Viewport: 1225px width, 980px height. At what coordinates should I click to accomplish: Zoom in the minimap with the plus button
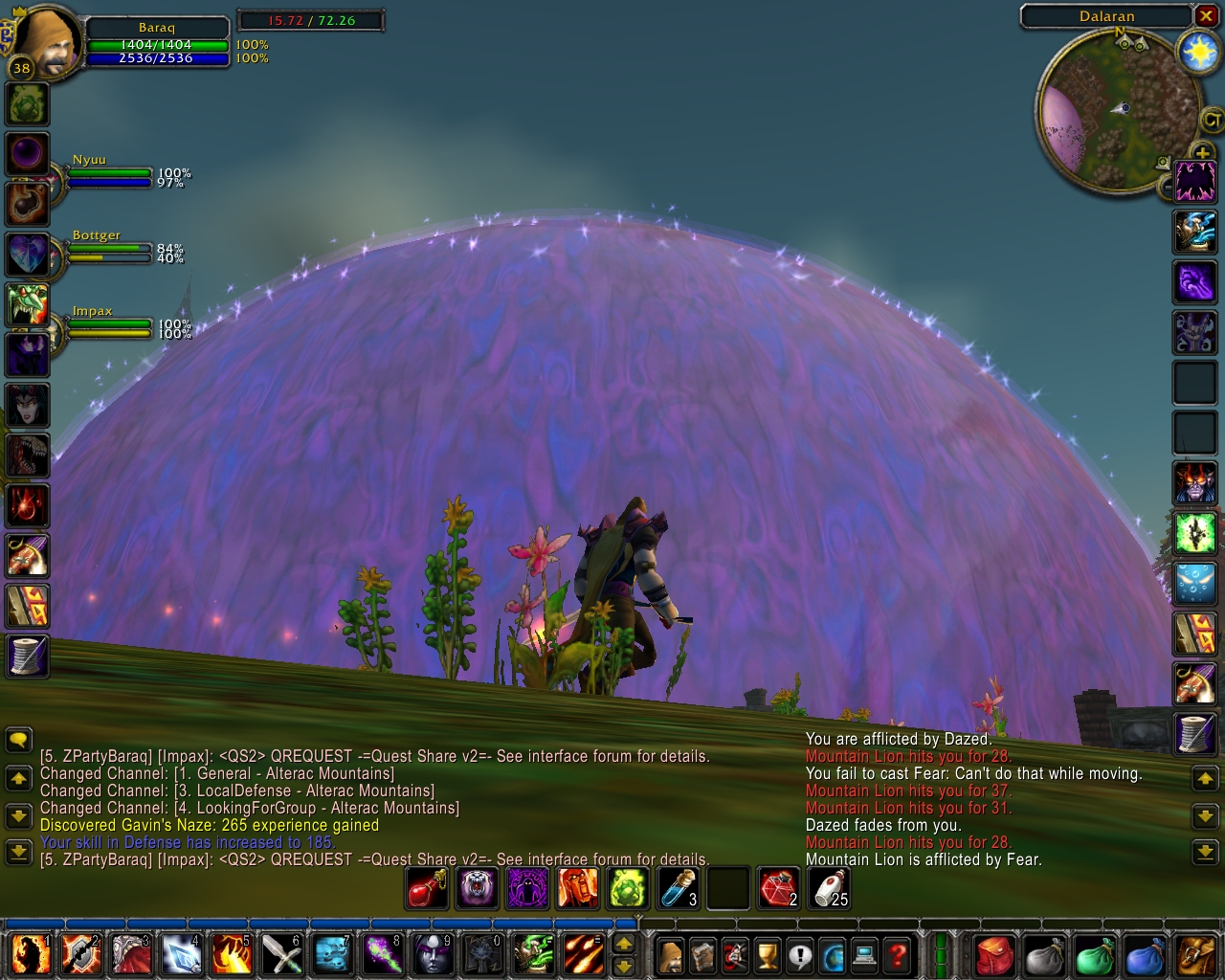point(1202,153)
